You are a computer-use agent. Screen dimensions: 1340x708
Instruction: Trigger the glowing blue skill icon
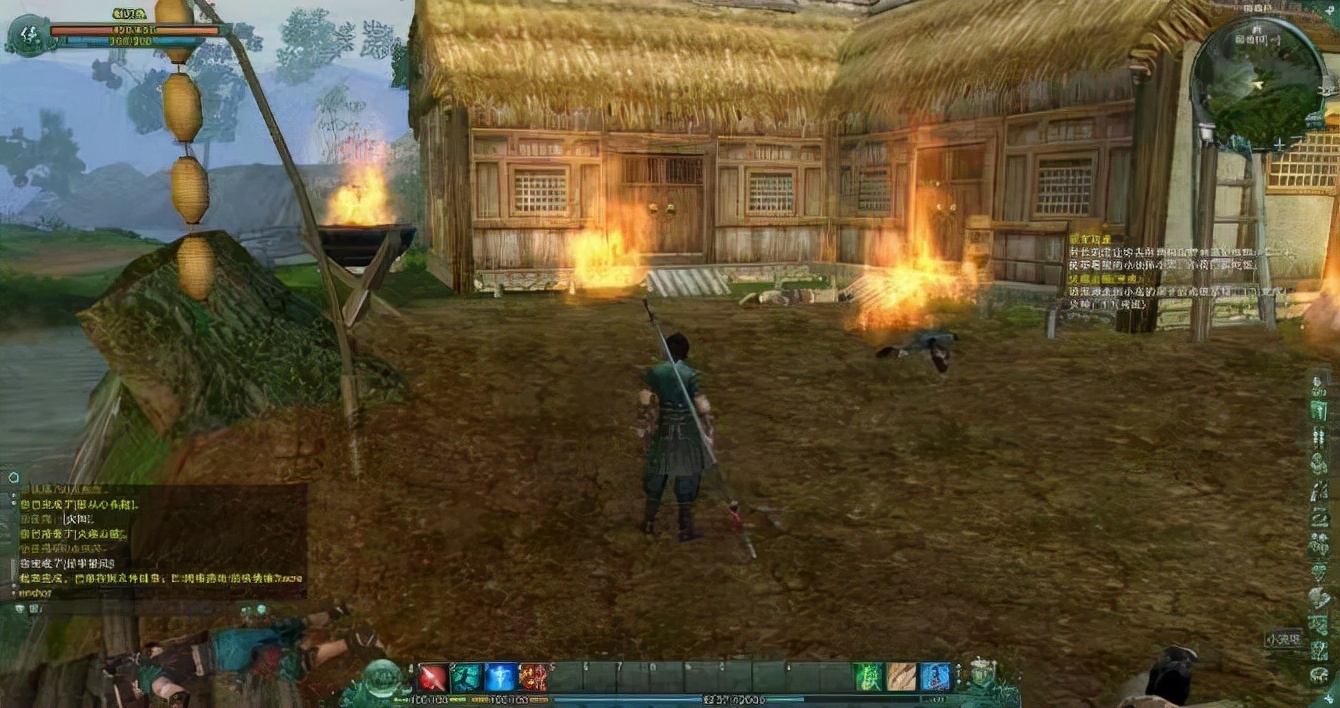tap(500, 677)
